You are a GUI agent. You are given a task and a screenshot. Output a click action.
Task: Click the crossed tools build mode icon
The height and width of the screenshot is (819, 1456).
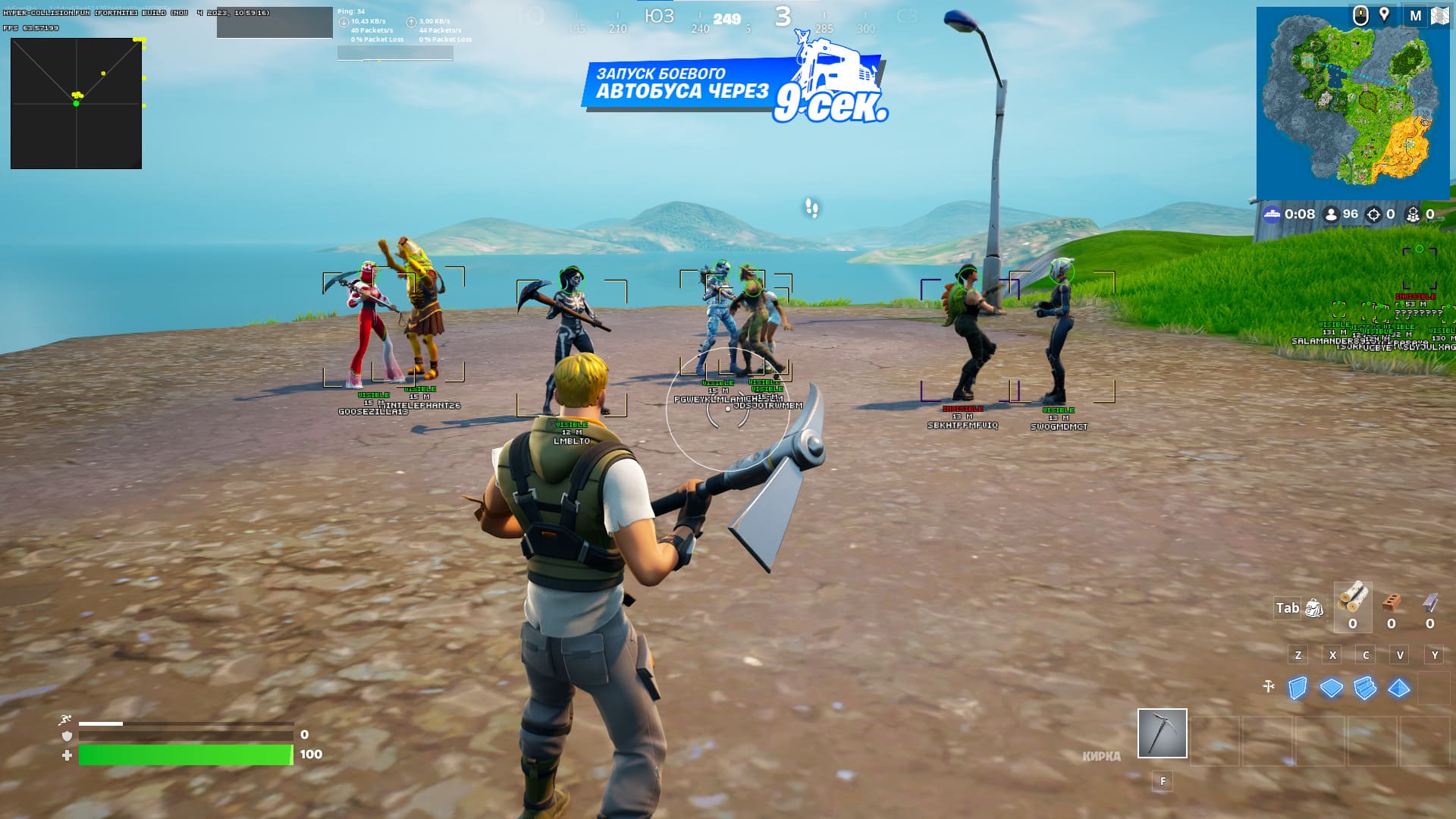tap(1269, 687)
